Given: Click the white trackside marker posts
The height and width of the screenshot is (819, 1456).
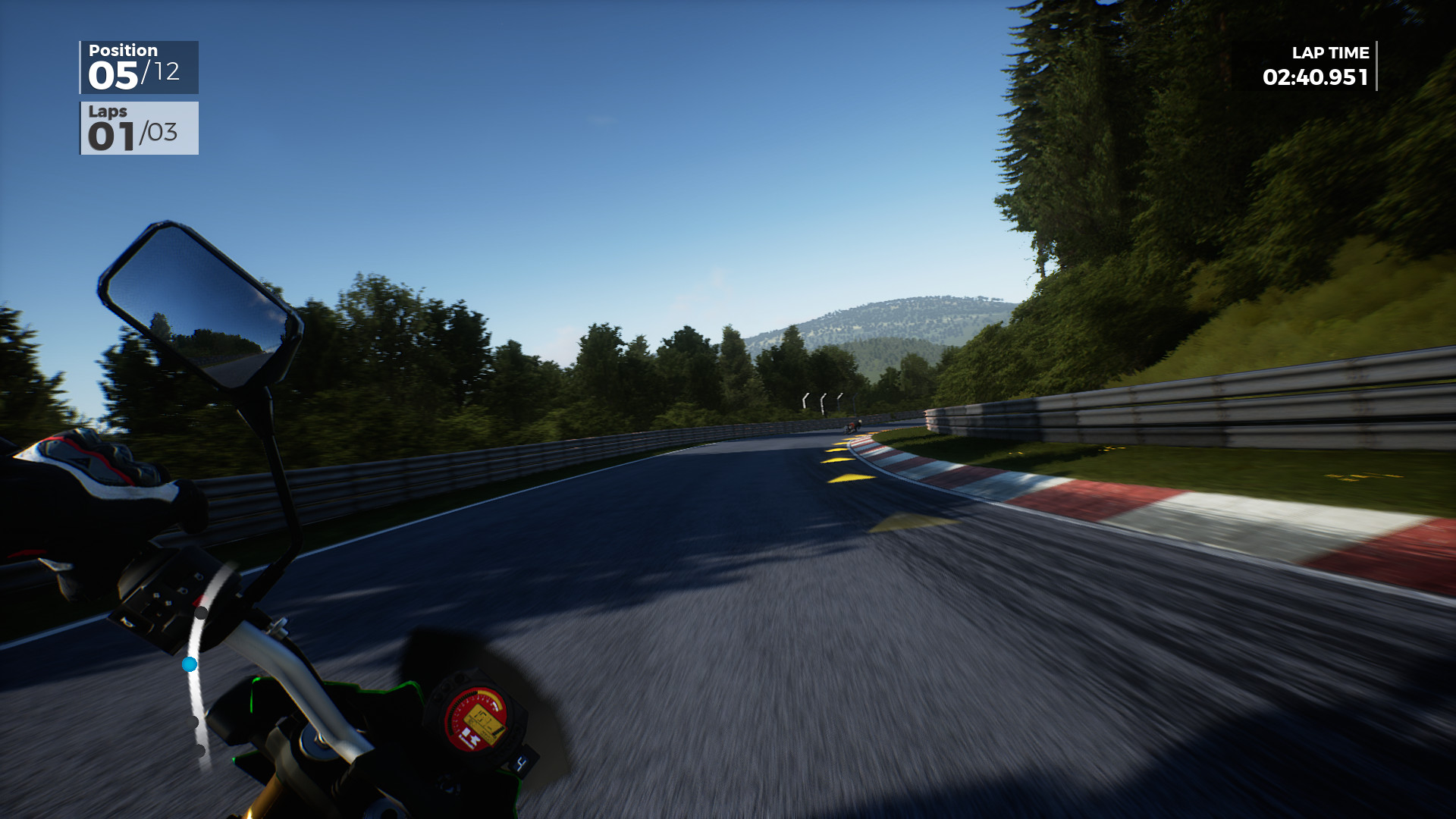Looking at the screenshot, I should pyautogui.click(x=823, y=400).
